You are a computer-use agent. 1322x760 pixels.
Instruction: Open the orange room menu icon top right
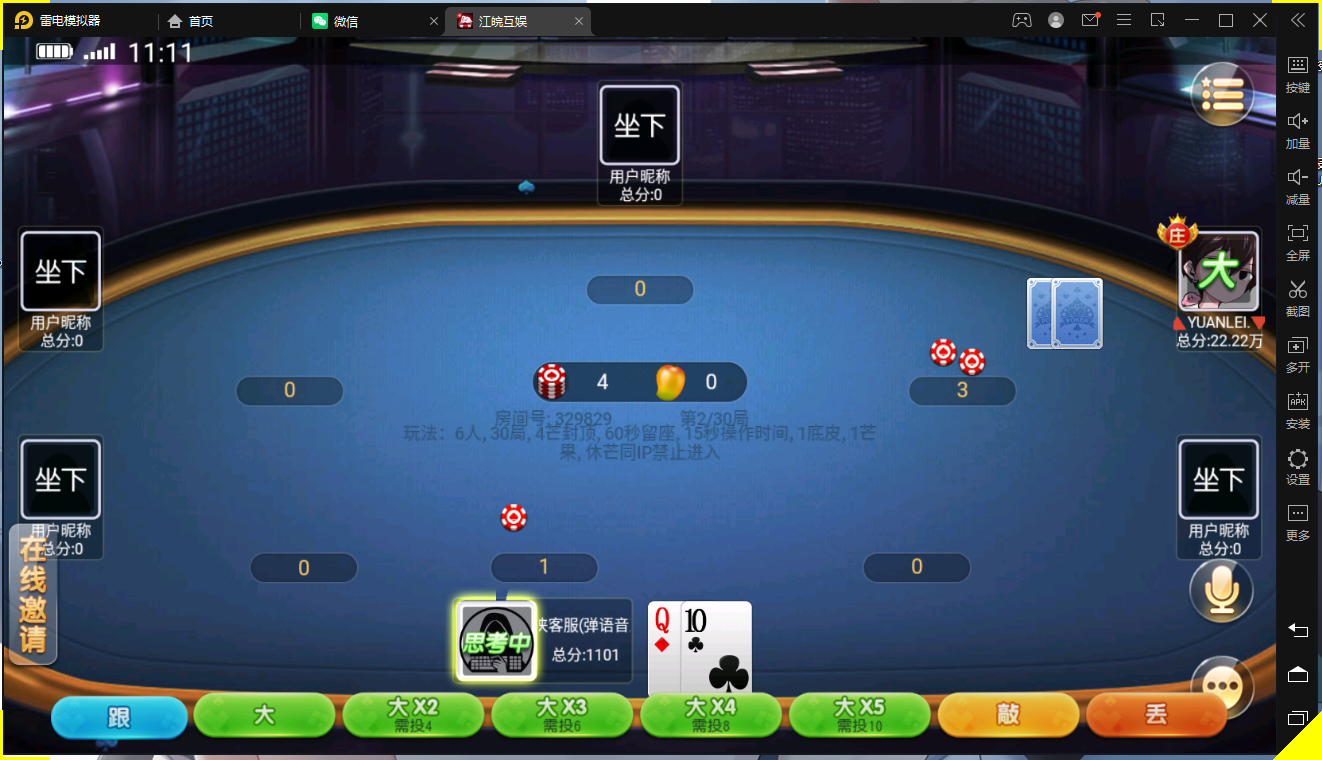tap(1221, 93)
